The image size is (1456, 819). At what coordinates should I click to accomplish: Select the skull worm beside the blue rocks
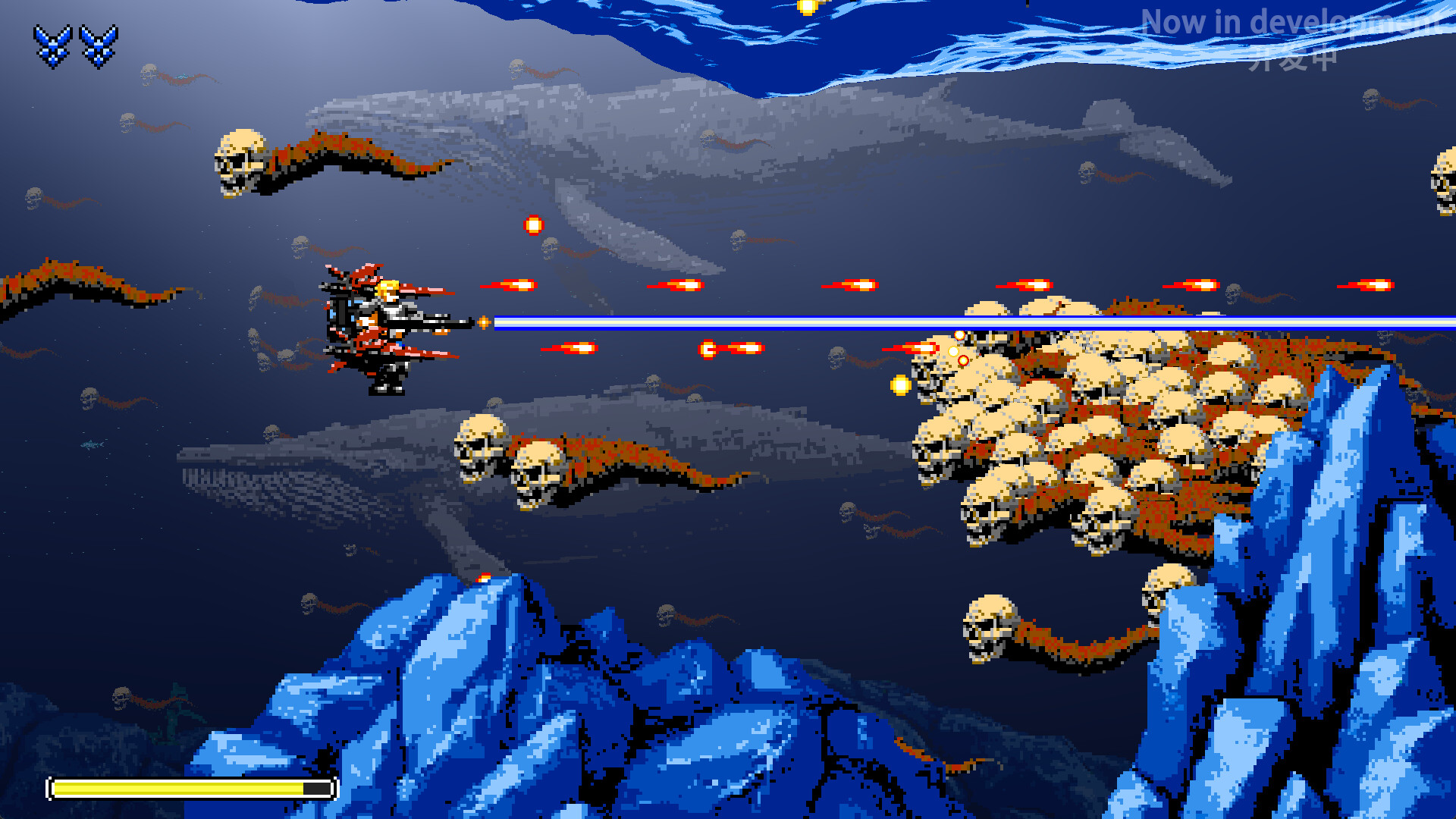986,629
